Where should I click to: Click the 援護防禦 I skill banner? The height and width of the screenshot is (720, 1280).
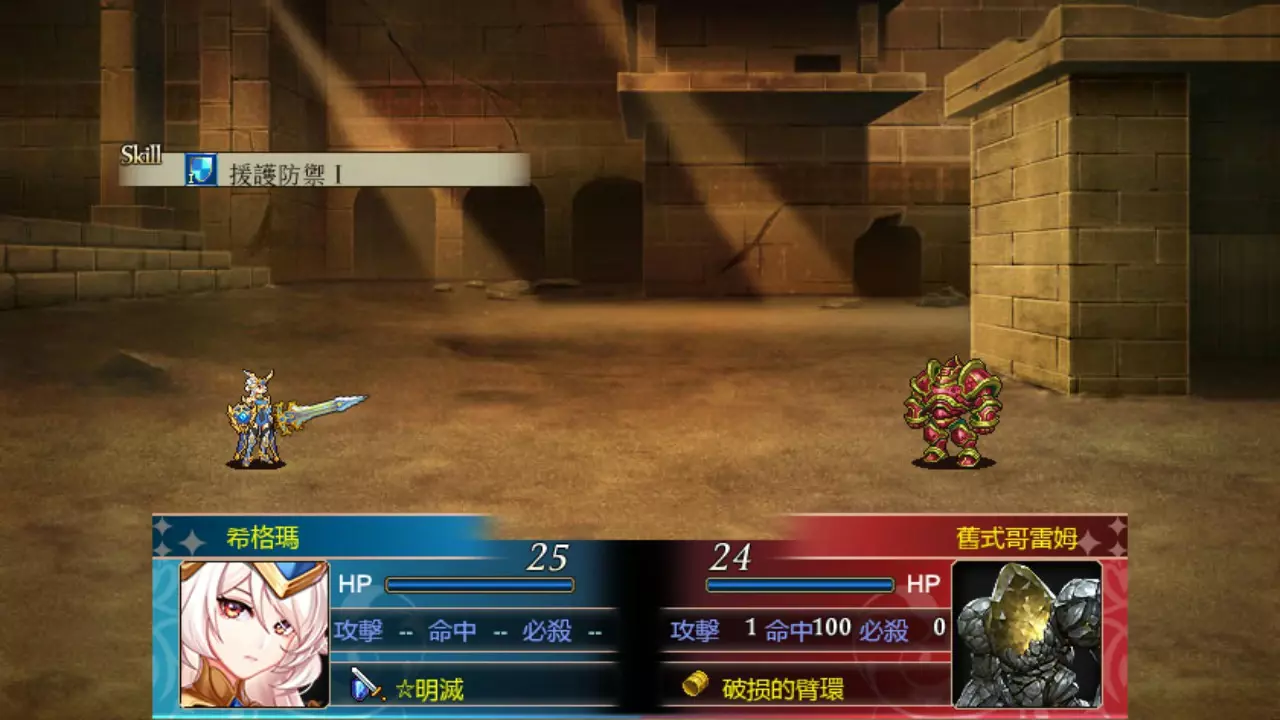point(325,170)
